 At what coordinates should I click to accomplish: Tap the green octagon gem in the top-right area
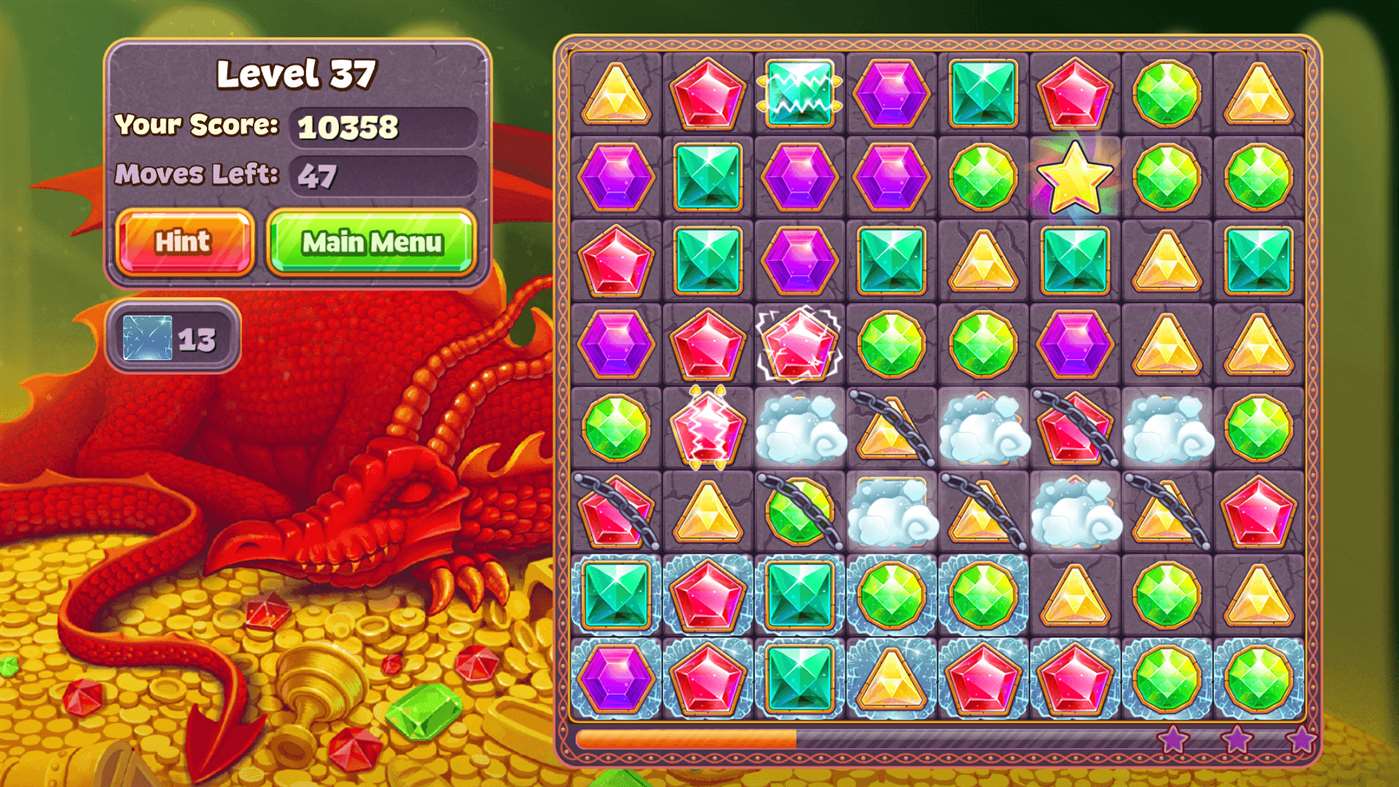1166,94
